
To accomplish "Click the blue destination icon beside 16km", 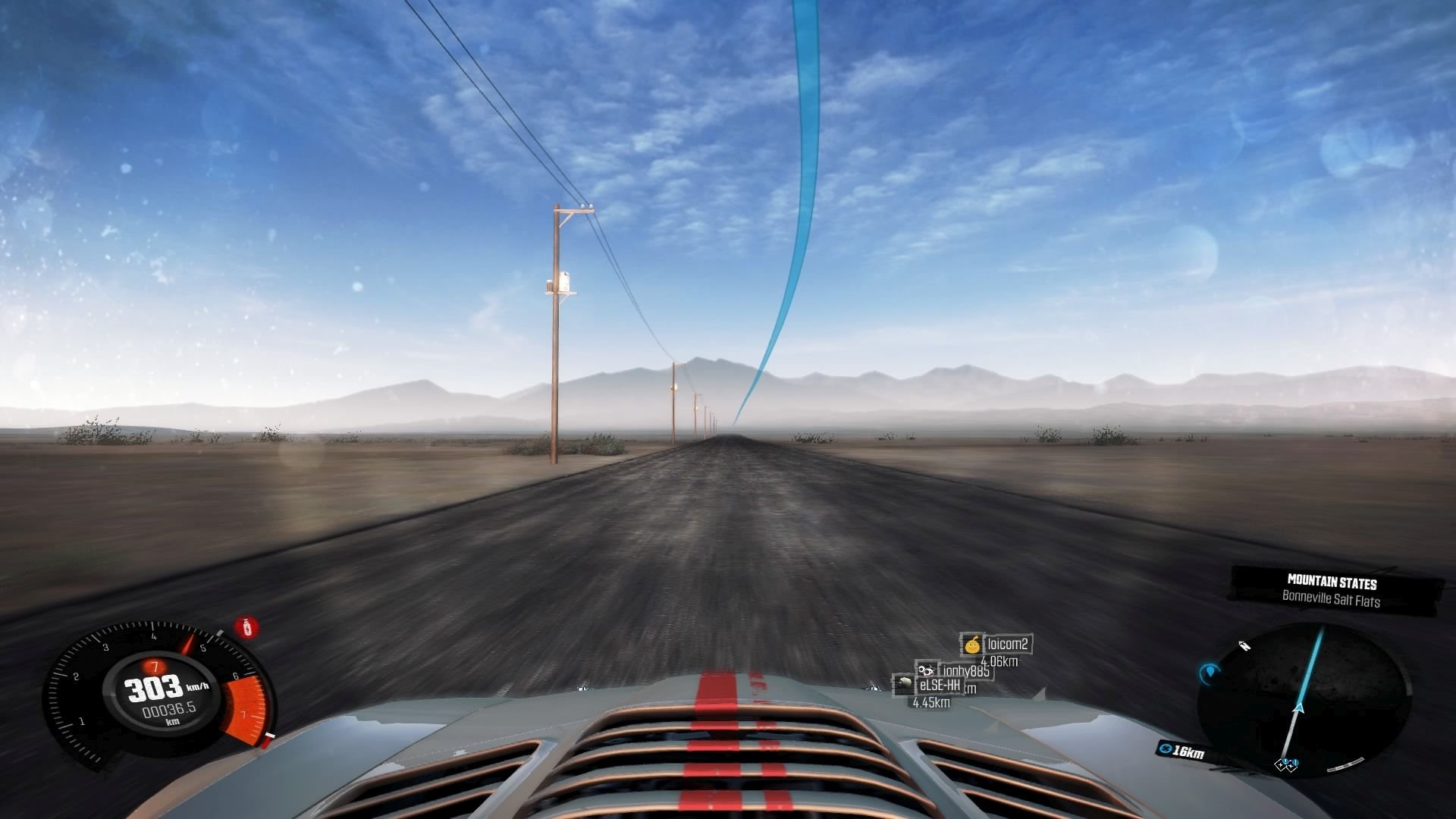I will pos(1166,749).
